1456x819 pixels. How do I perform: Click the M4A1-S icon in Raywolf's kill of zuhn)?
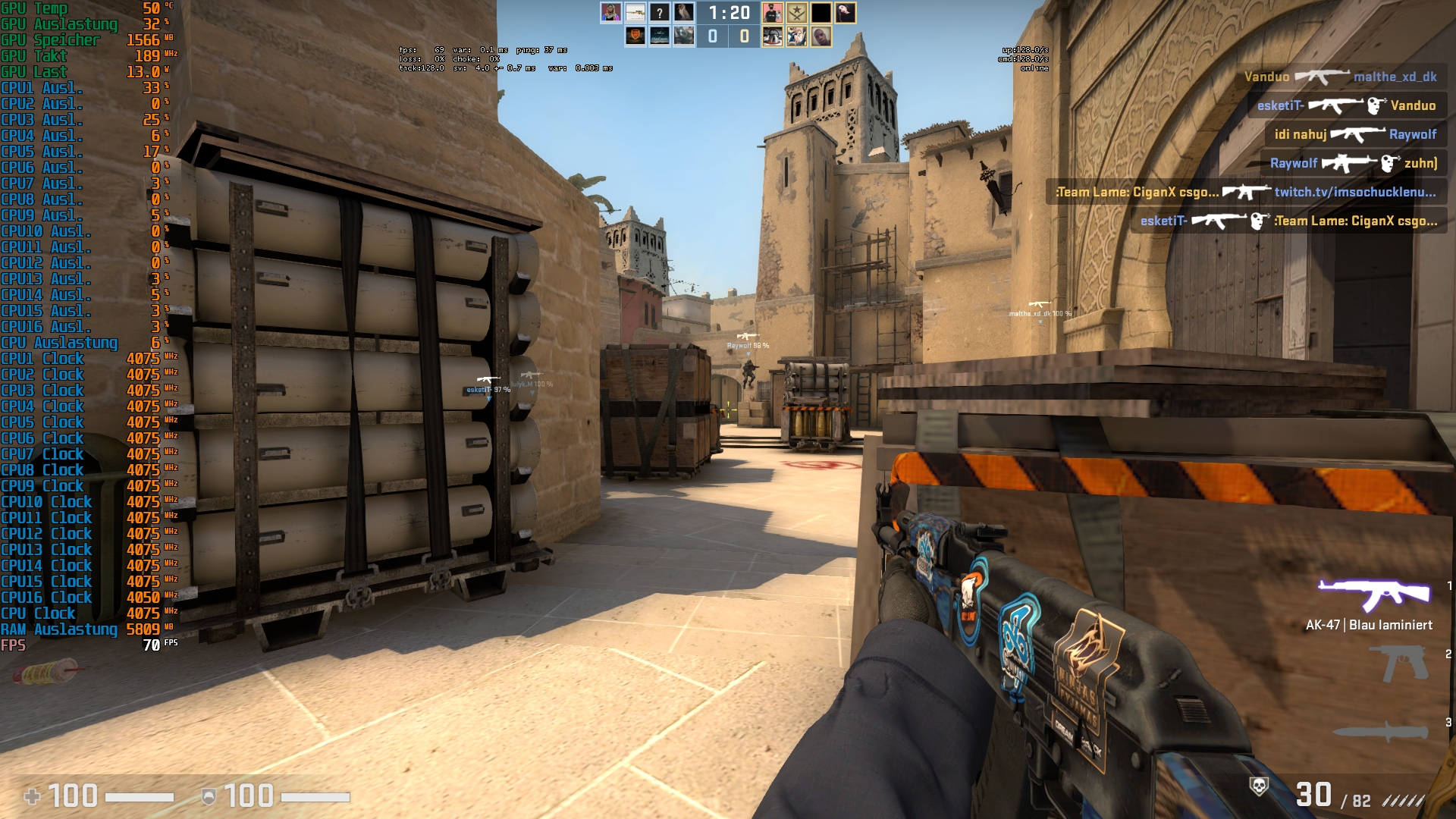click(x=1348, y=163)
